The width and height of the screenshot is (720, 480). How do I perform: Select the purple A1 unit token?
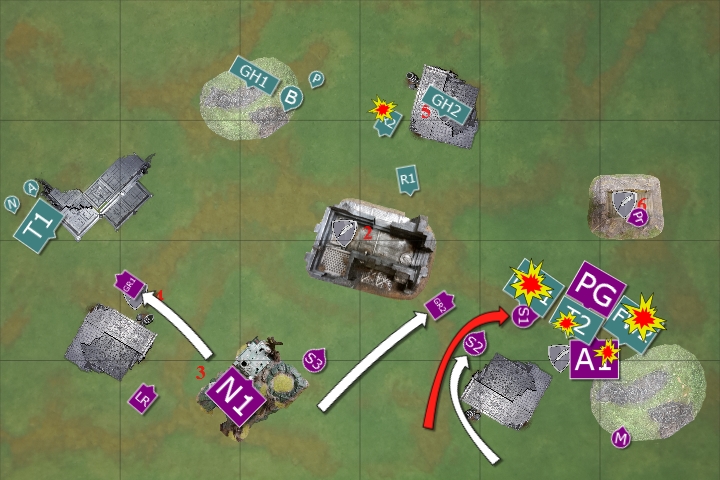click(x=590, y=360)
